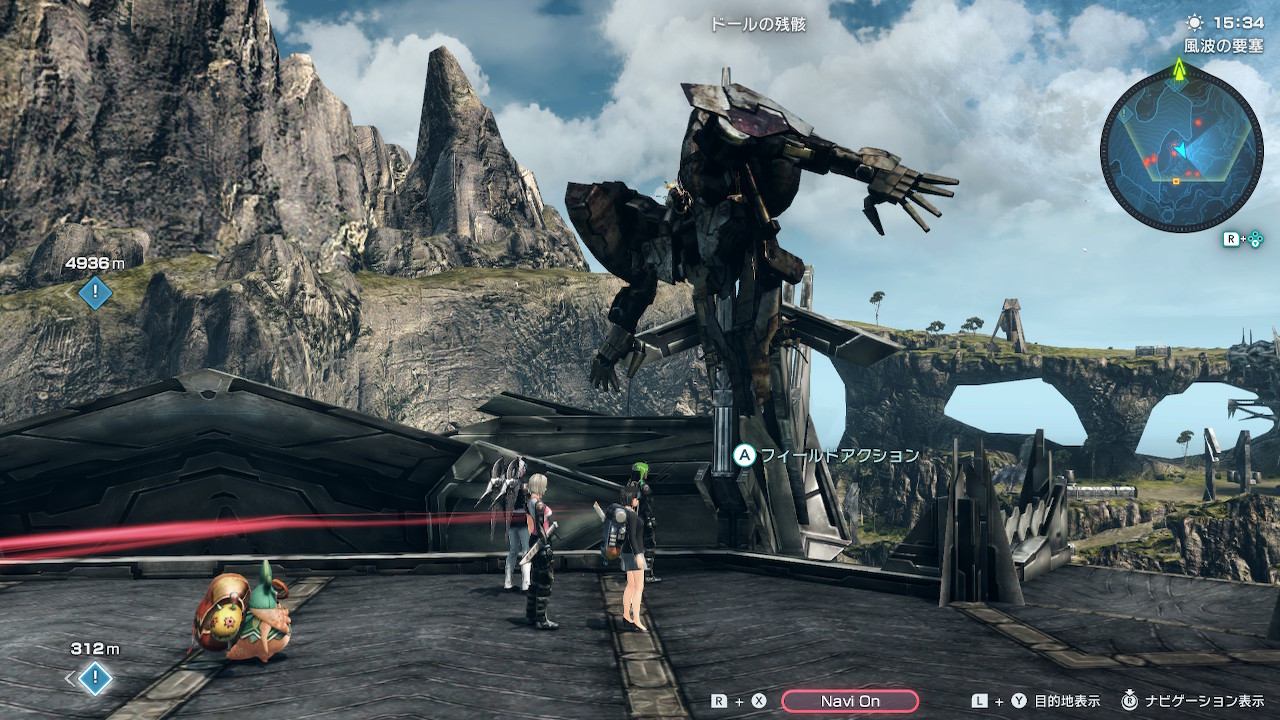Toggle the Navi On button
Screen dimensions: 1280x720
tap(850, 701)
